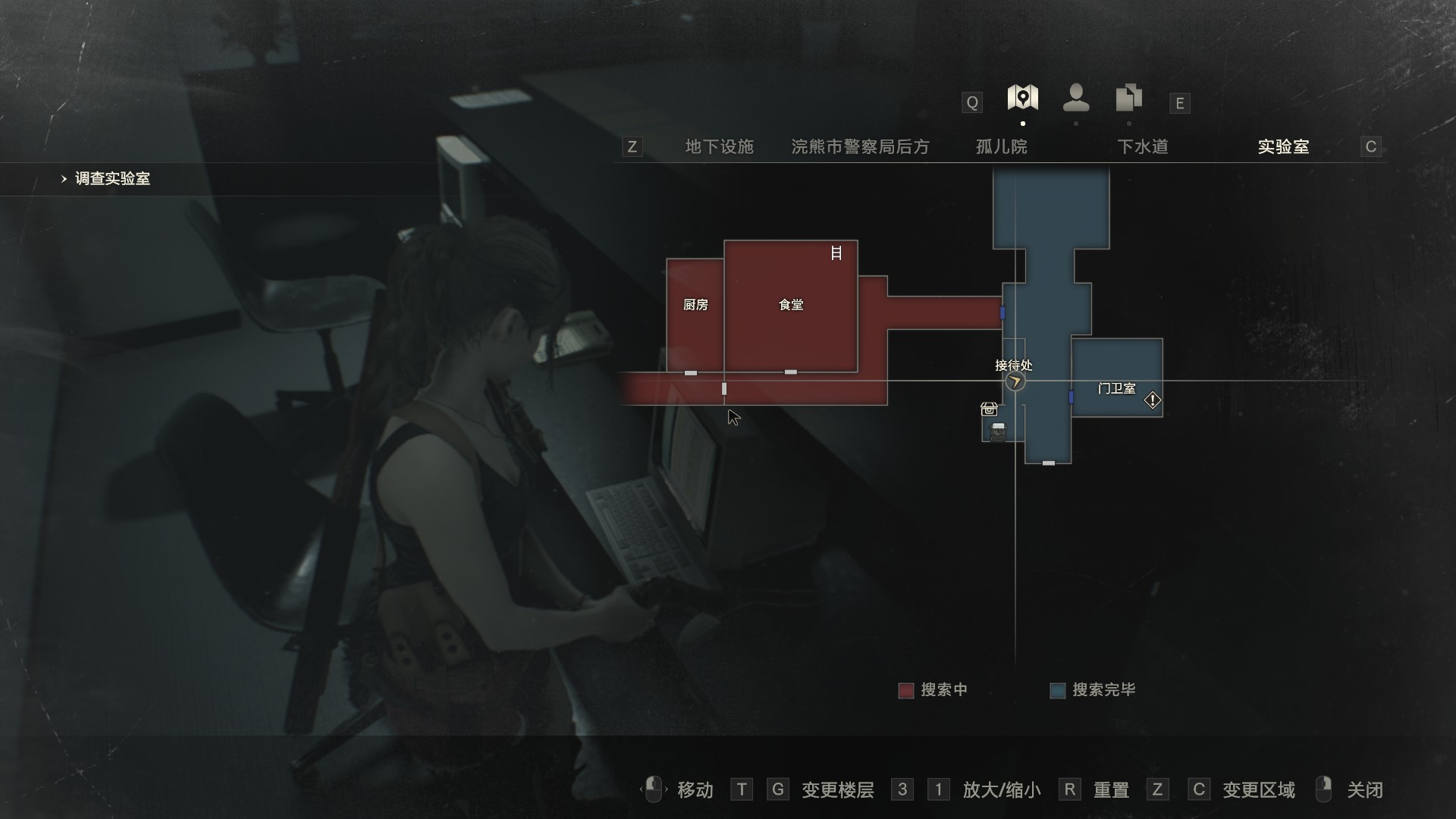
Task: Select the 实验室 area tab
Action: [1283, 146]
